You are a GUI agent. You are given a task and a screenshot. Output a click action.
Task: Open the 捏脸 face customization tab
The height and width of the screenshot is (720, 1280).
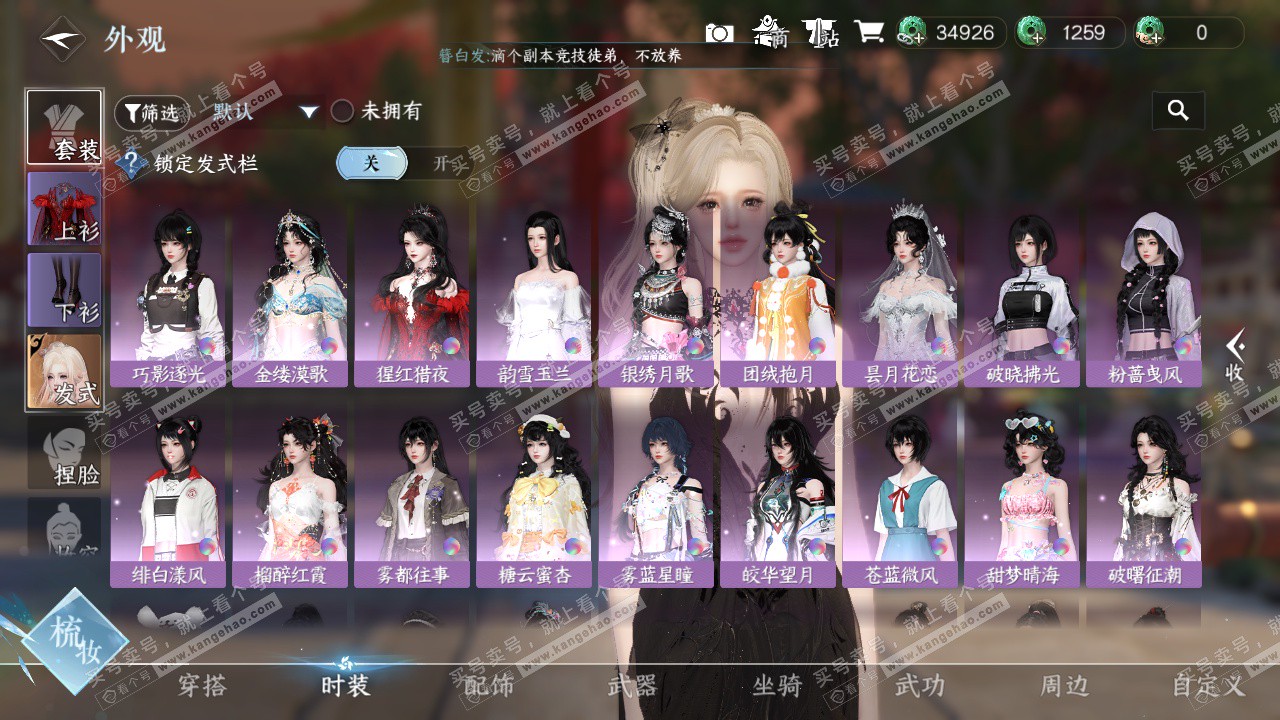pos(64,453)
